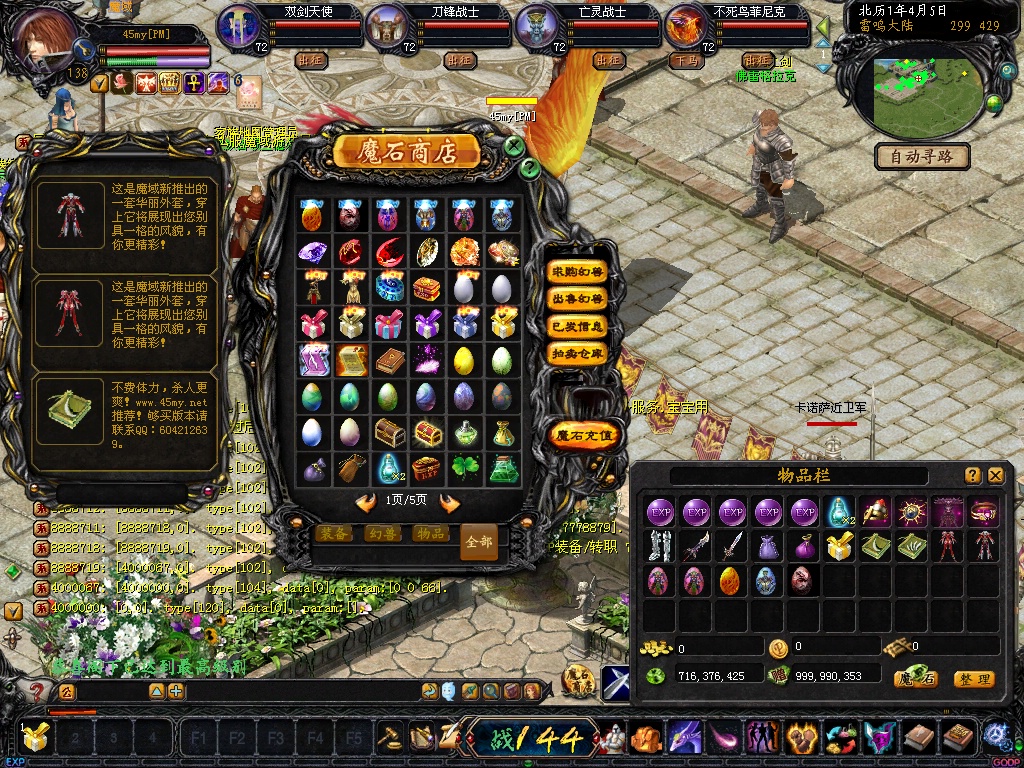Screen dimensions: 1024x768
Task: Open 拍卖仓库 auction warehouse
Action: click(x=578, y=354)
